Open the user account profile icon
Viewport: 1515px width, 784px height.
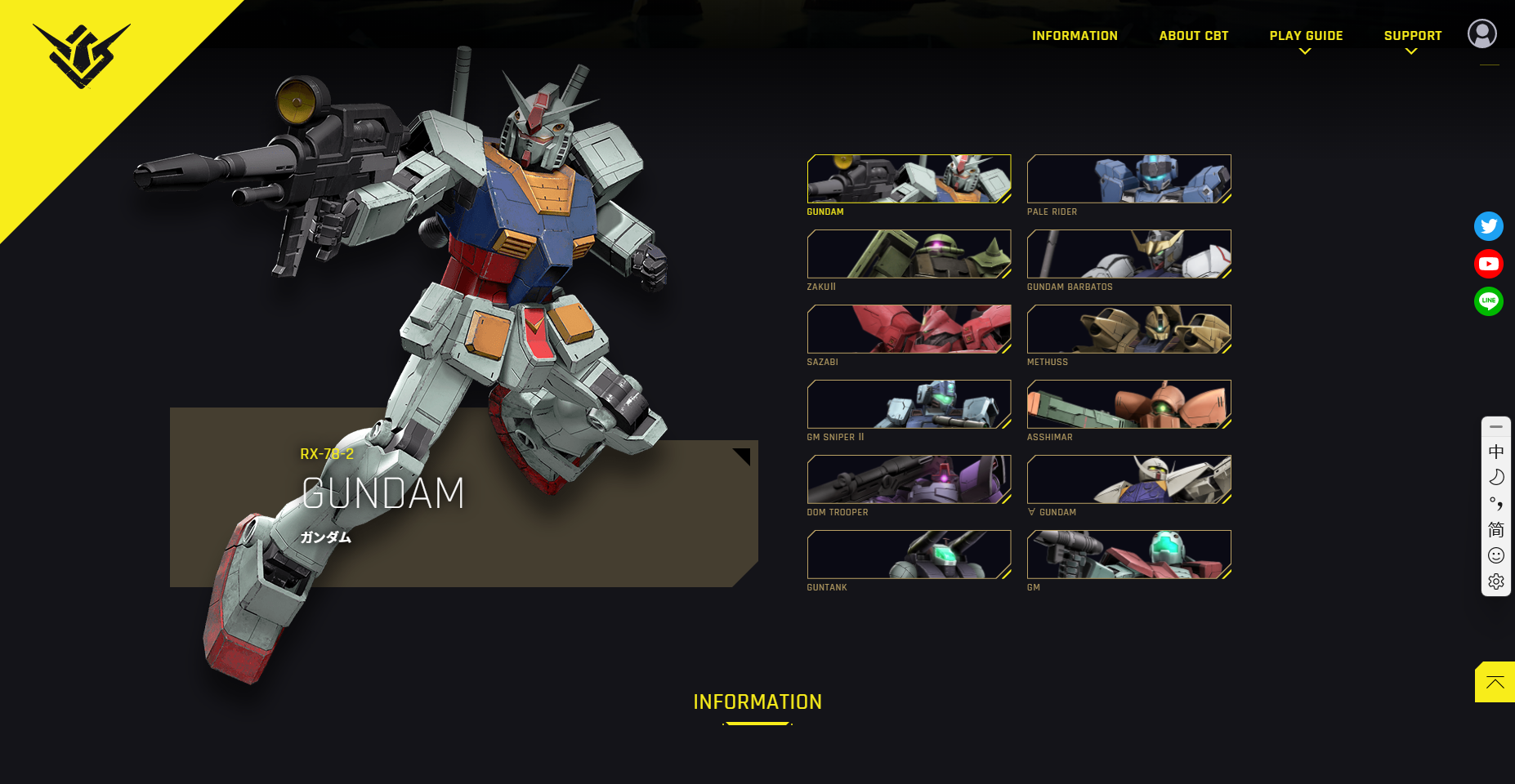(1481, 33)
